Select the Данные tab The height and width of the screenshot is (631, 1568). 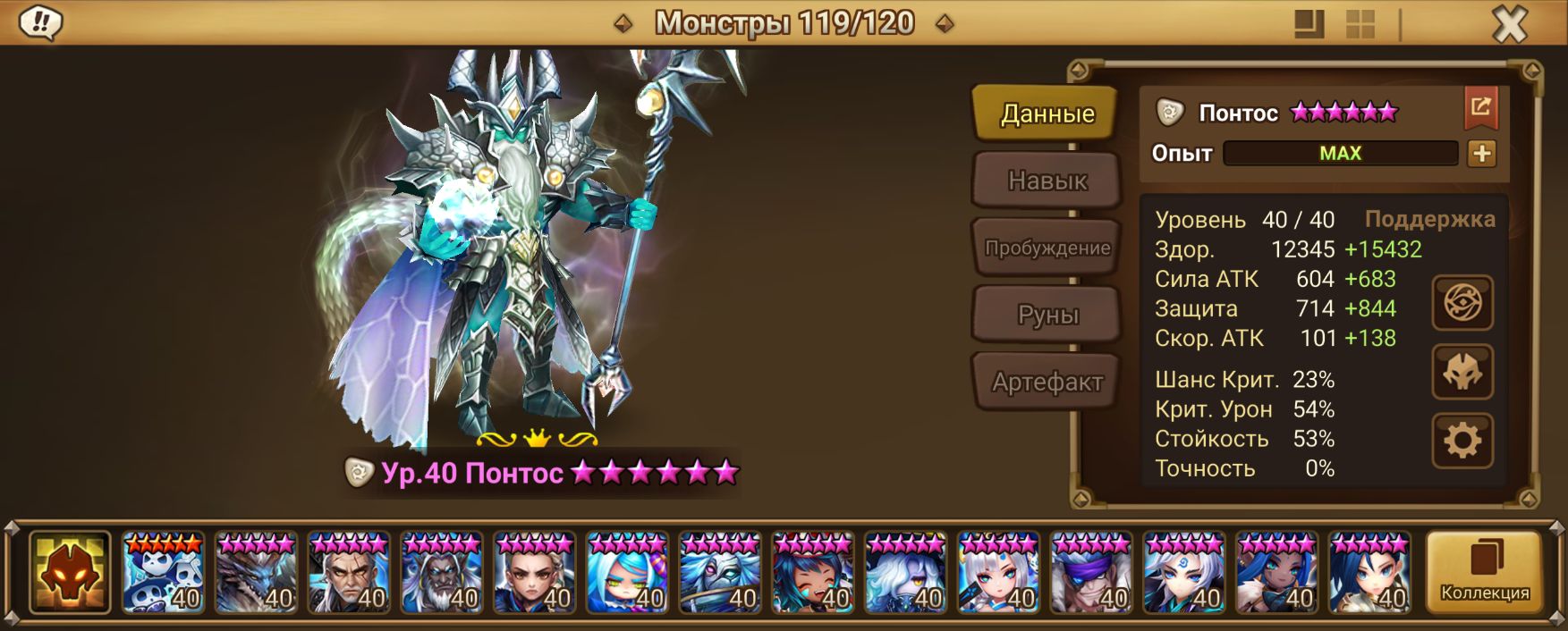pyautogui.click(x=1047, y=114)
